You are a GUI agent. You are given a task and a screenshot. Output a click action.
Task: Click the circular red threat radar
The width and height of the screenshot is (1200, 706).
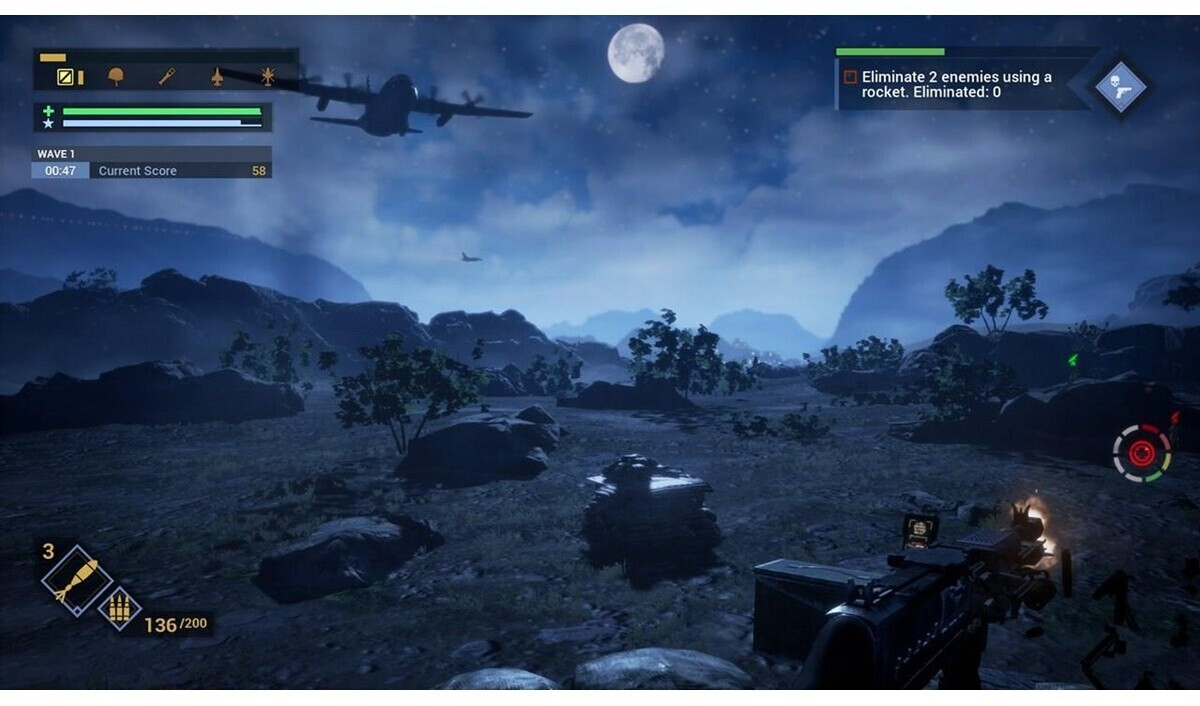tap(1141, 453)
